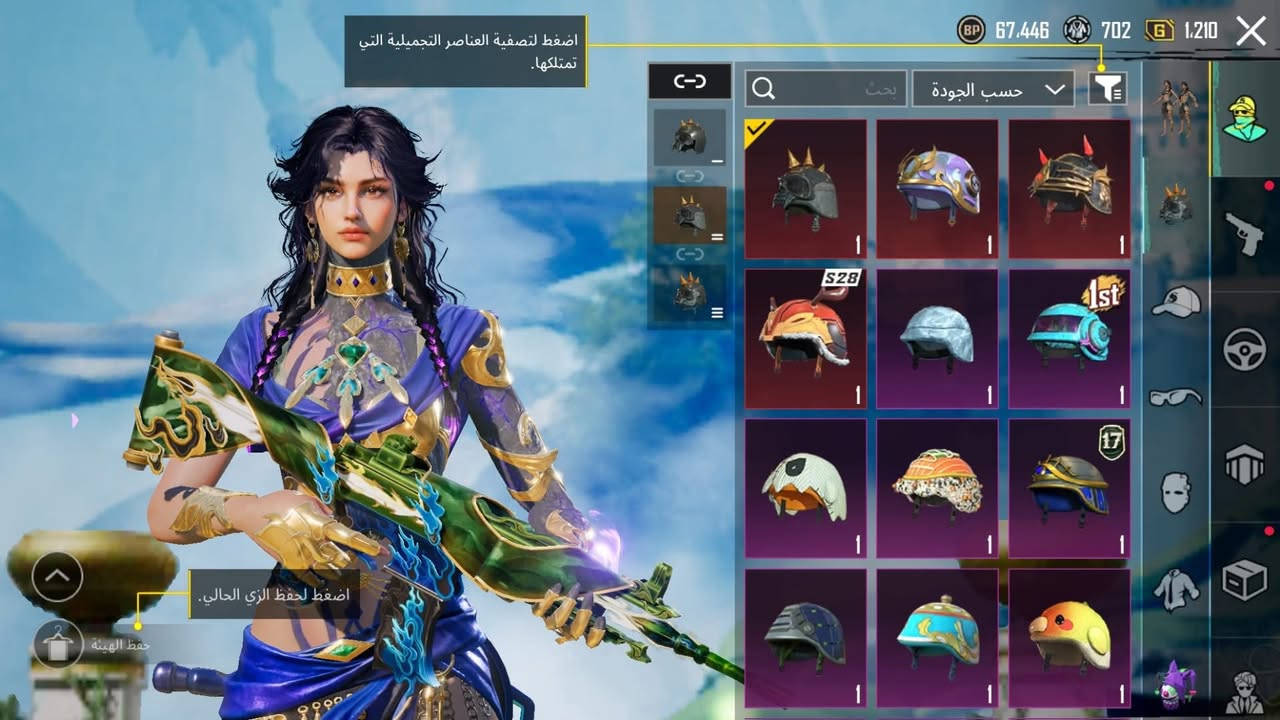This screenshot has width=1280, height=720.
Task: Pick the S28 orange fur-trimmed helmet
Action: [x=805, y=338]
